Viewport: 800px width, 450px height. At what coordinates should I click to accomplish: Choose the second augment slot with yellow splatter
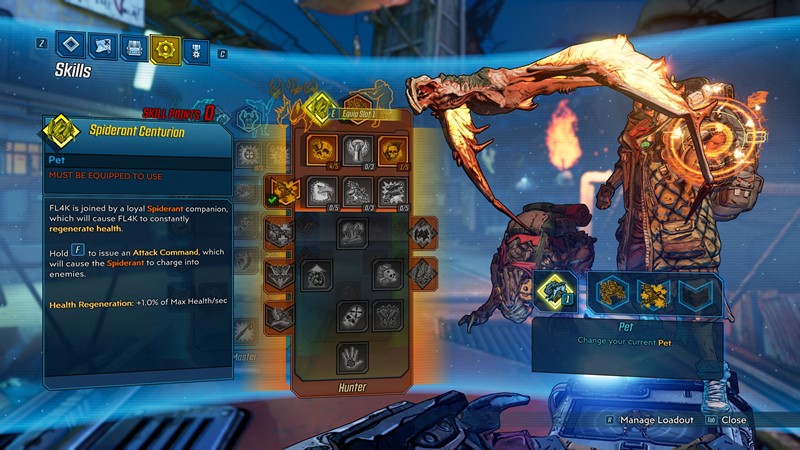tap(651, 293)
